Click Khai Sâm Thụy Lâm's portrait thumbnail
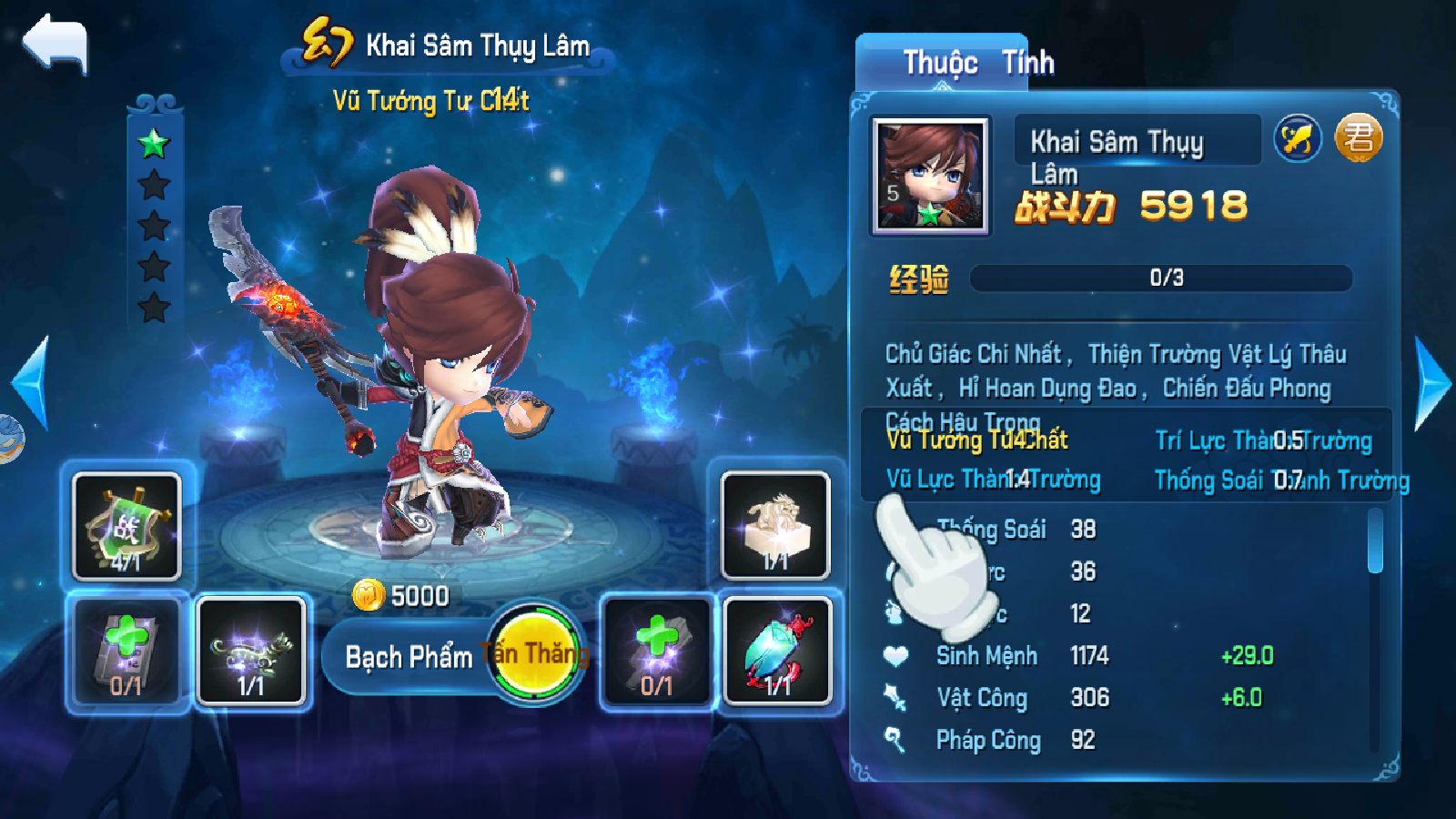This screenshot has height=819, width=1456. click(930, 177)
